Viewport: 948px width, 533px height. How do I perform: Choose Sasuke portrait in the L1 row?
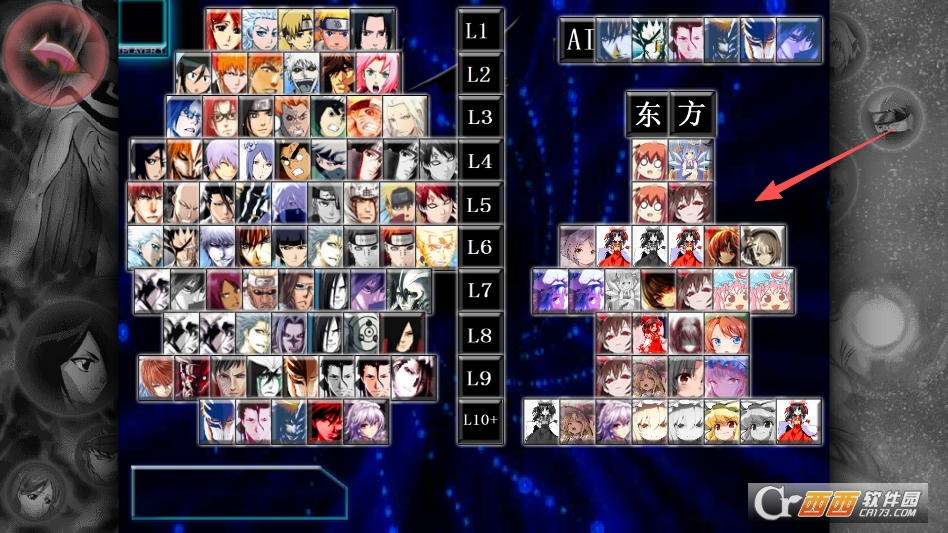(370, 30)
